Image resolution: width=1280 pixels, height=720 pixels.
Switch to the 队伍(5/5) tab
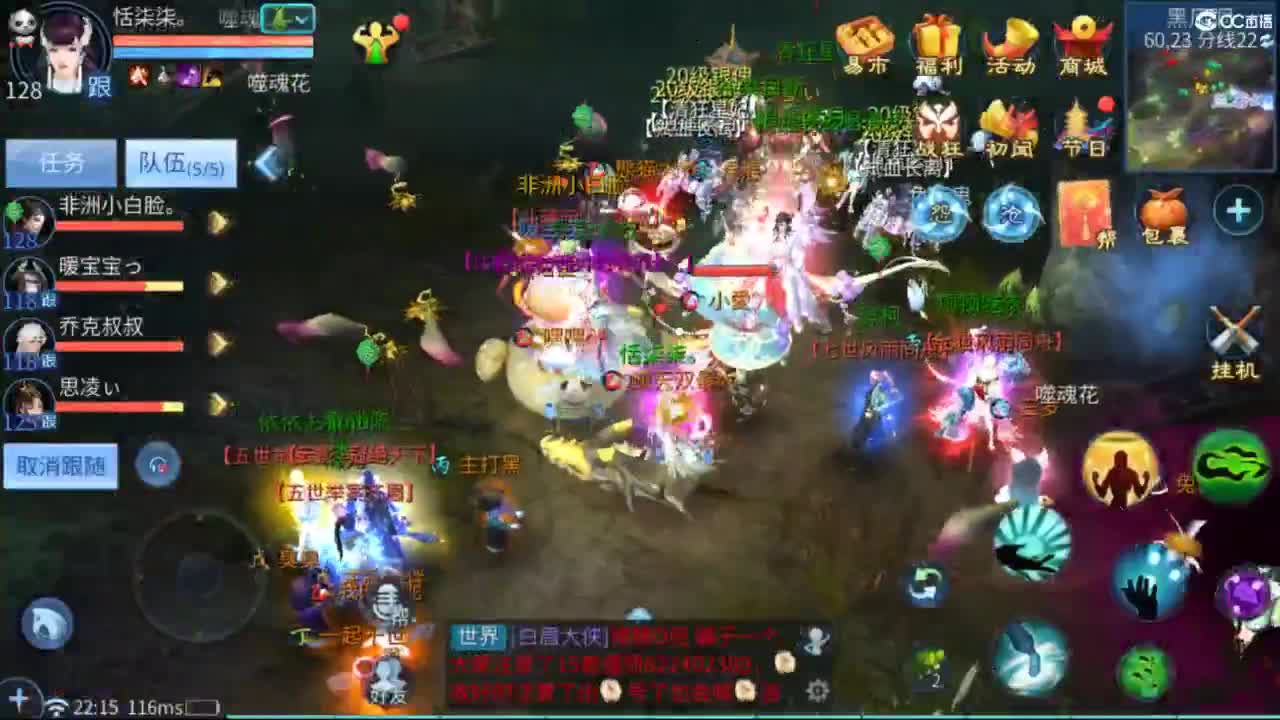tap(180, 163)
